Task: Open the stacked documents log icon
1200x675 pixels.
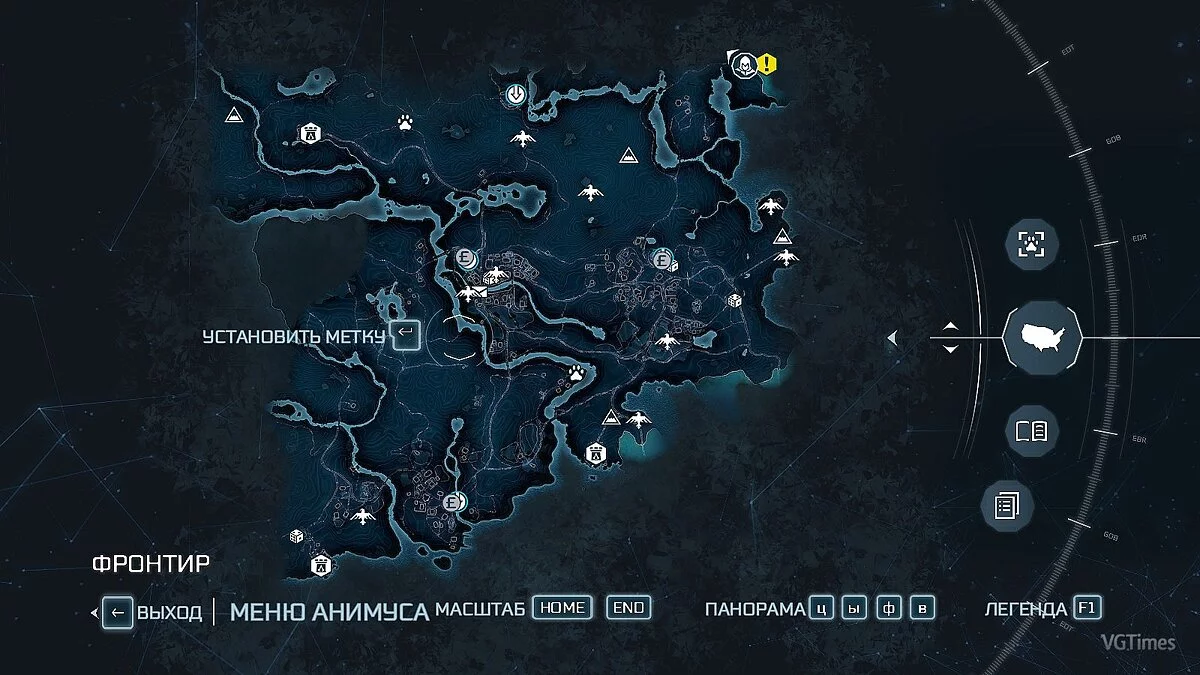Action: tap(1005, 505)
